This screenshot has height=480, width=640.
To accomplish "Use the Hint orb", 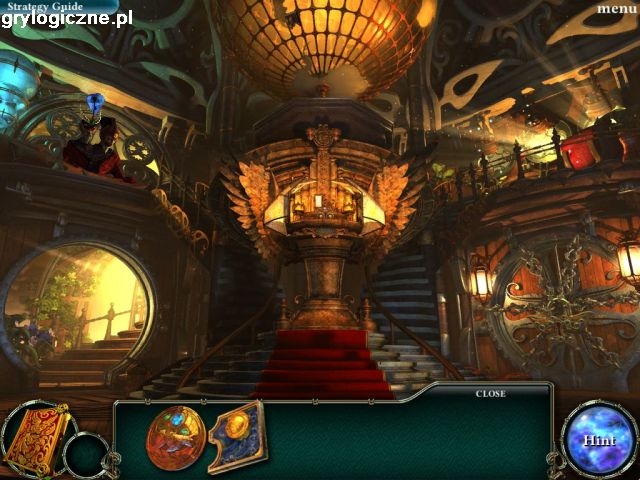I will [598, 439].
